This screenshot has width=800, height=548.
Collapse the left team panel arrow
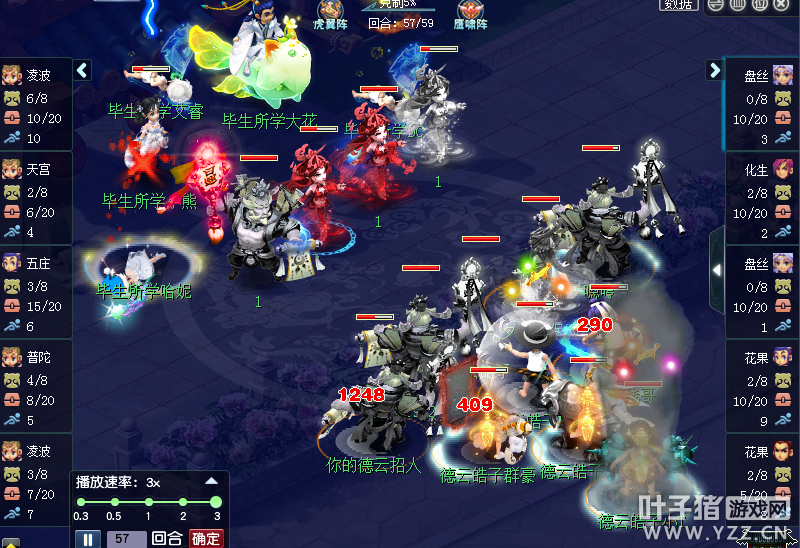click(83, 70)
